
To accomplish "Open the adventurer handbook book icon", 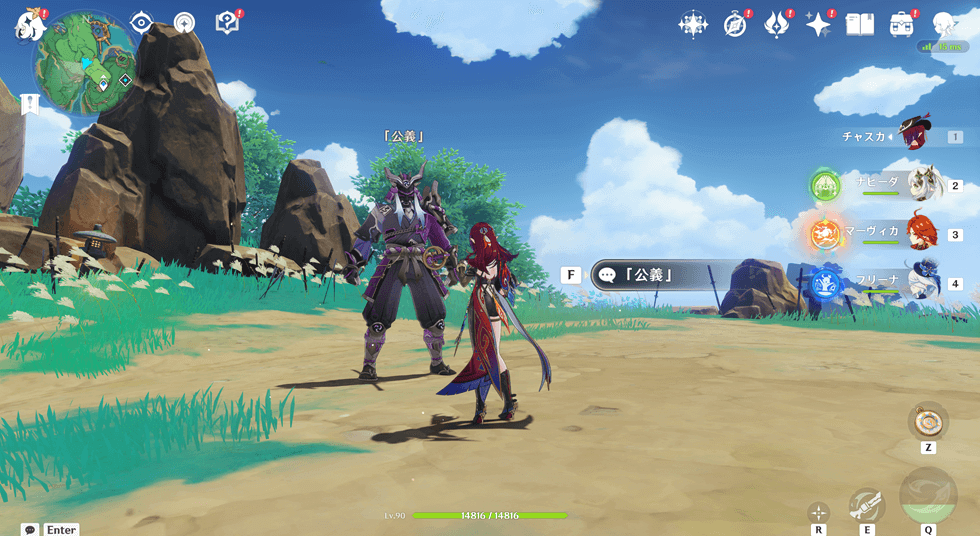I will coord(860,25).
